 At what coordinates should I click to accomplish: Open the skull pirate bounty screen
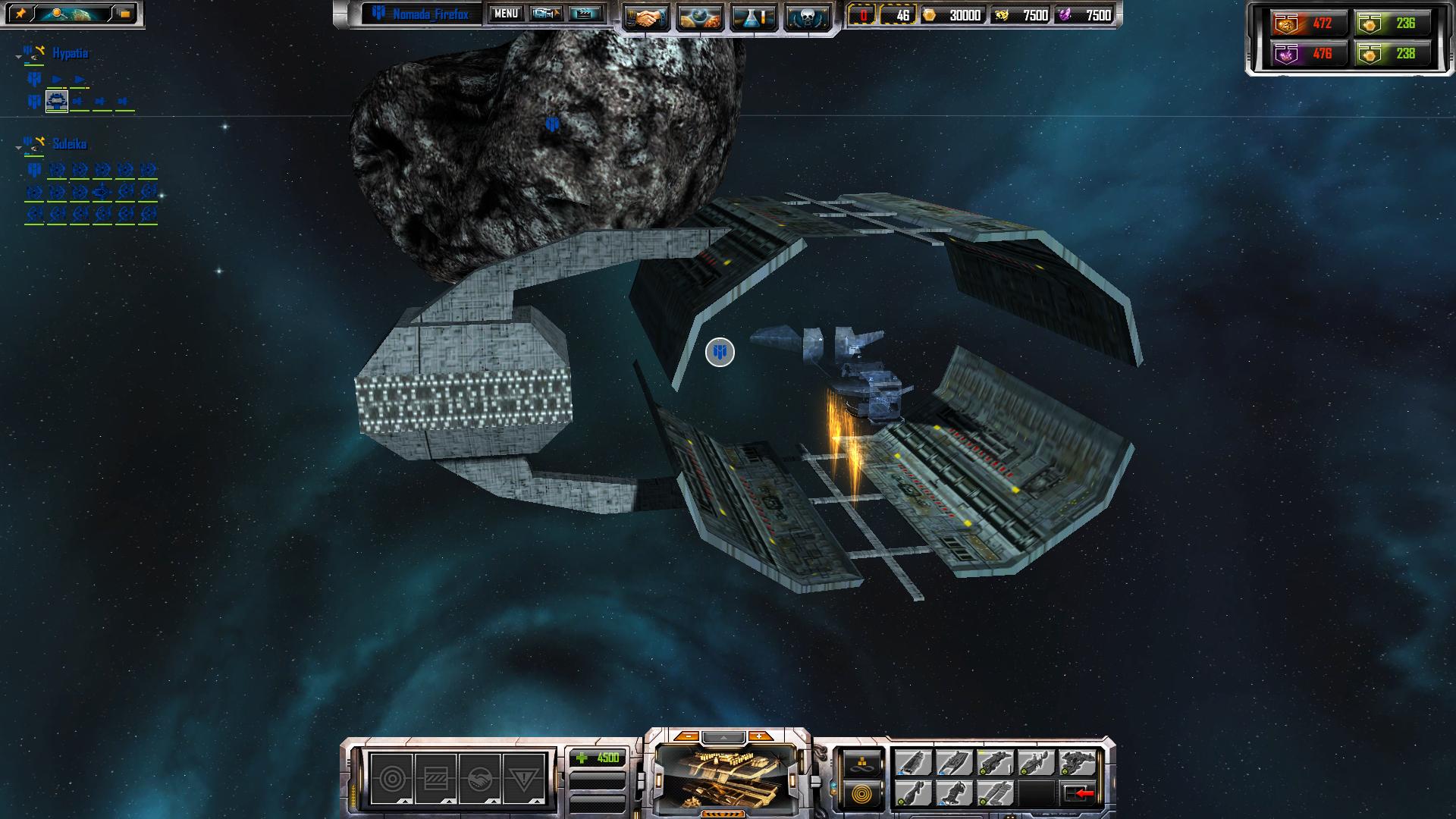tap(806, 17)
